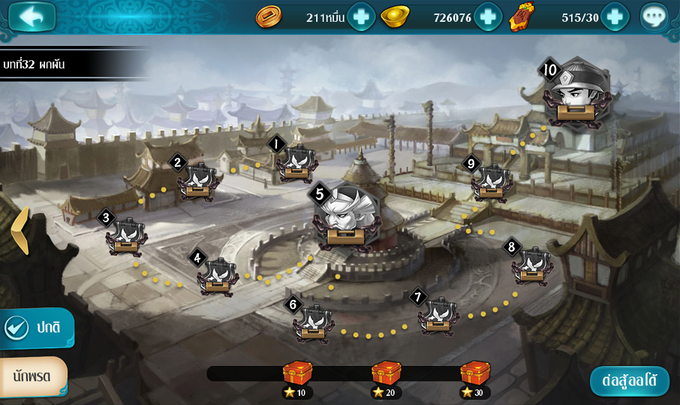Open the chat speech bubble
The image size is (680, 405).
[x=654, y=16]
